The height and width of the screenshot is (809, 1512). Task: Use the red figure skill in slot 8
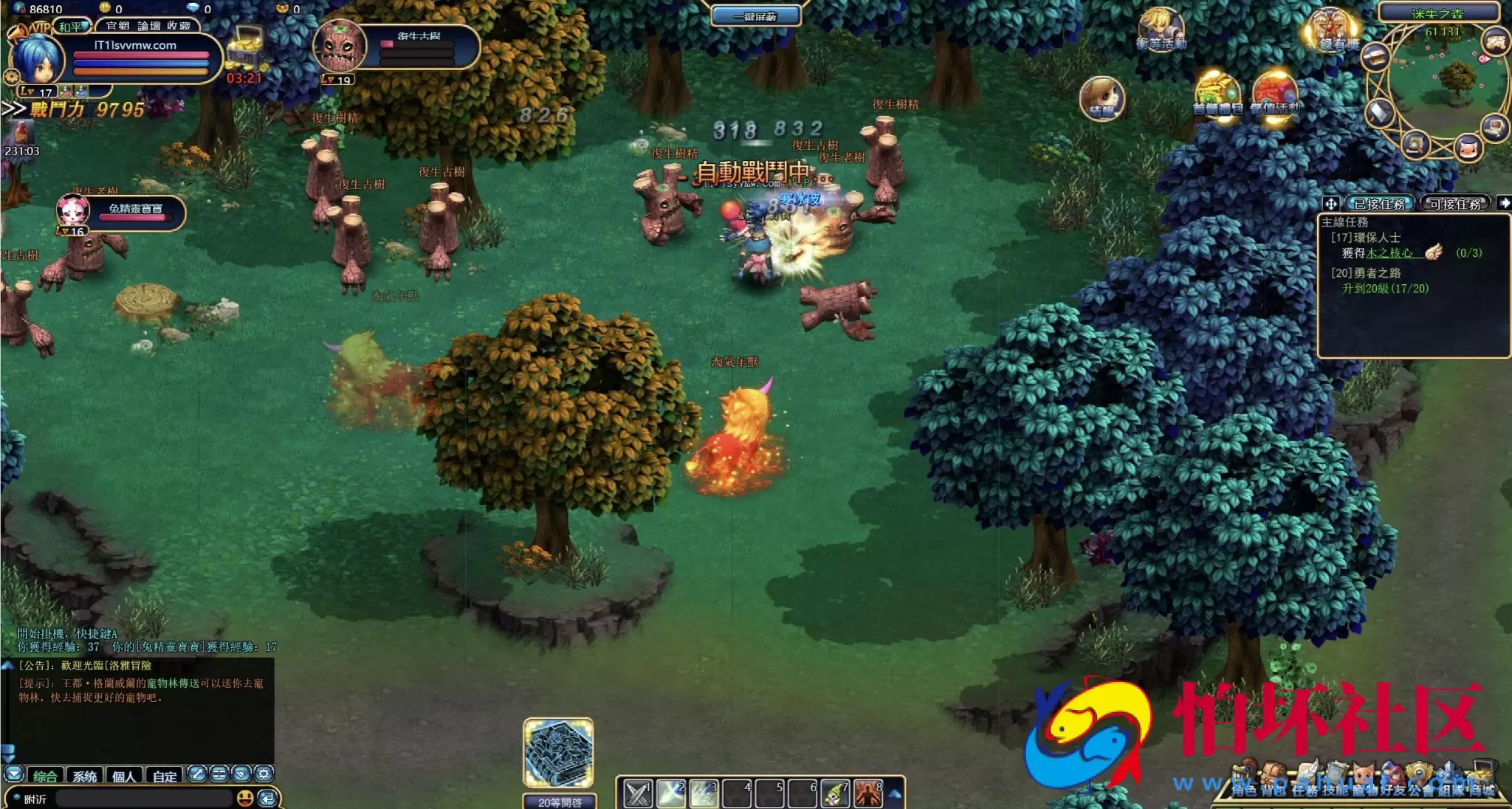[x=868, y=793]
